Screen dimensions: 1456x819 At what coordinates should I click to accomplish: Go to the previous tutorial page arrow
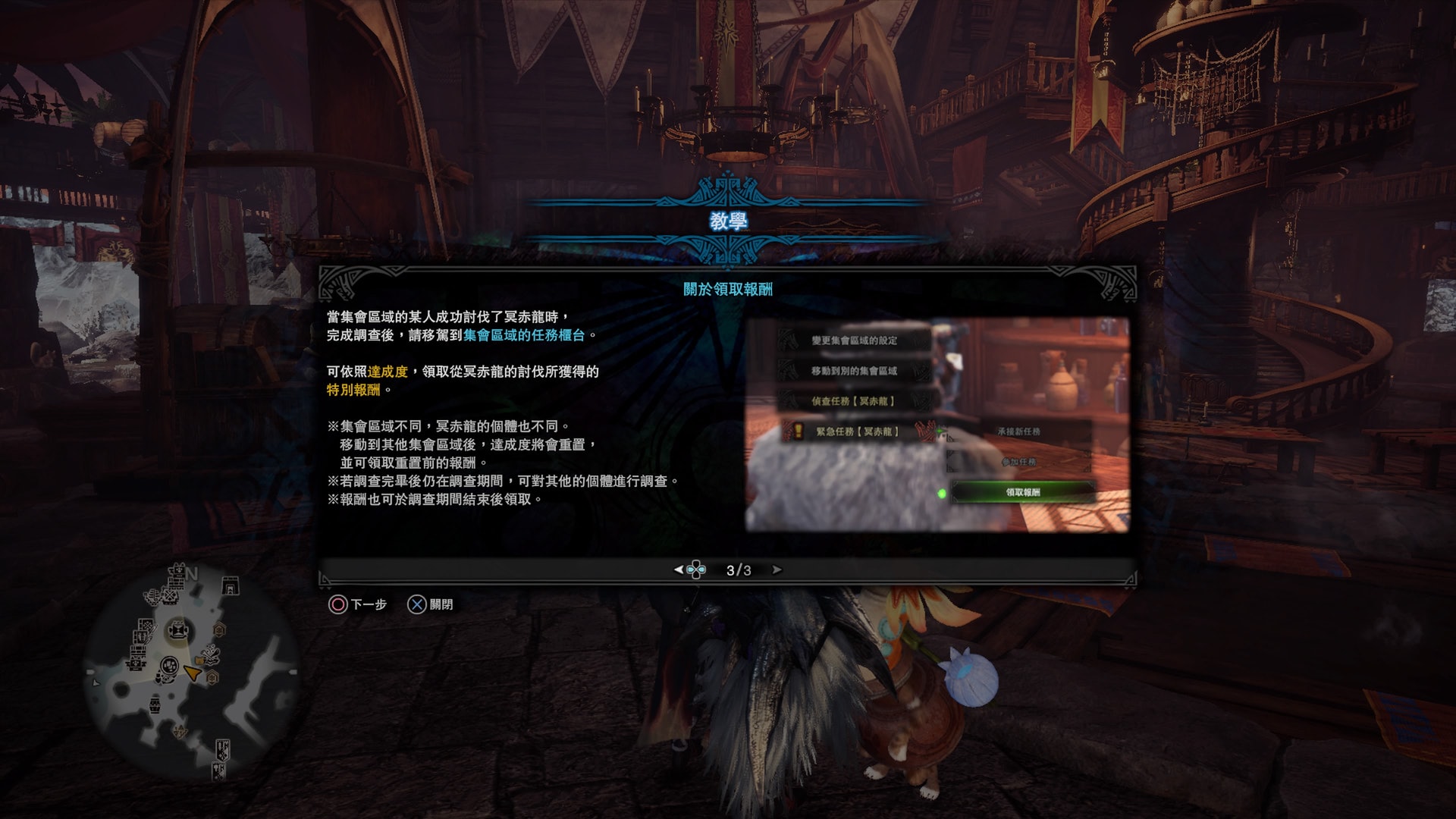point(679,570)
